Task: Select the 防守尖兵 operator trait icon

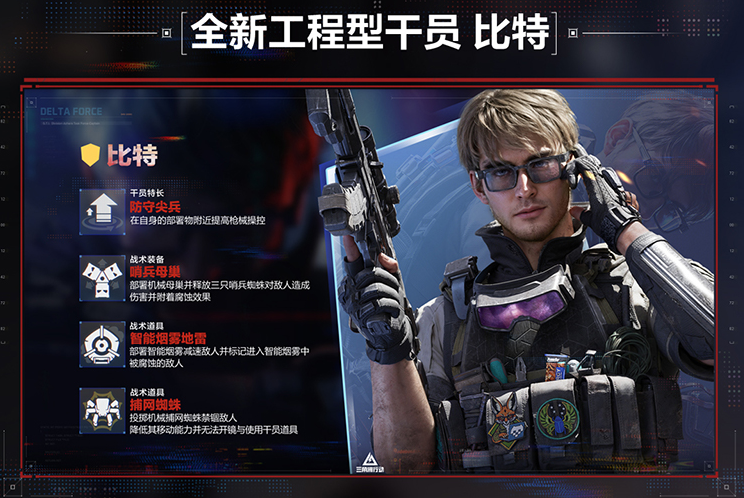Action: click(102, 209)
